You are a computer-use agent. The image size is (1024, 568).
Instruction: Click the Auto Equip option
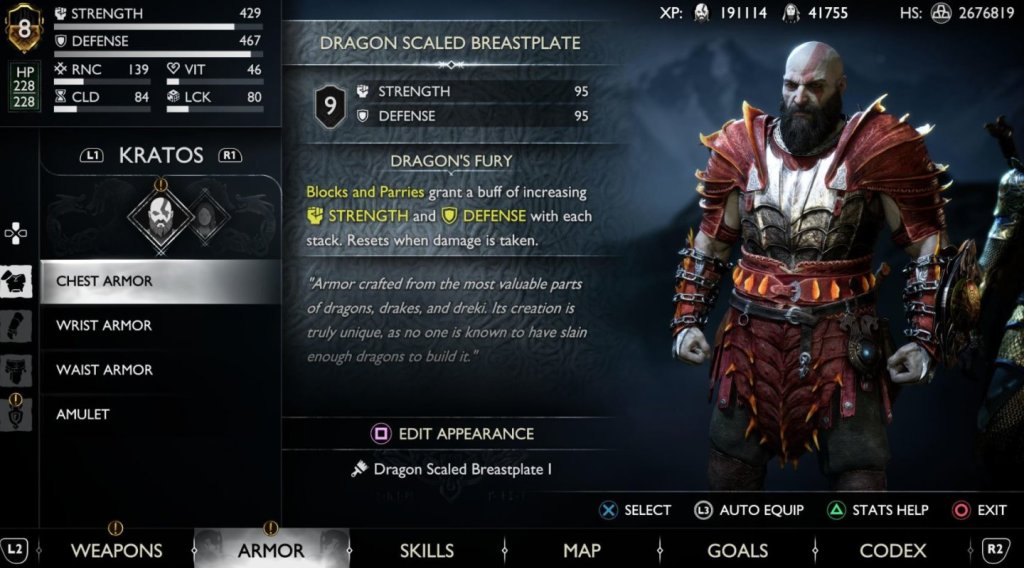tap(750, 510)
